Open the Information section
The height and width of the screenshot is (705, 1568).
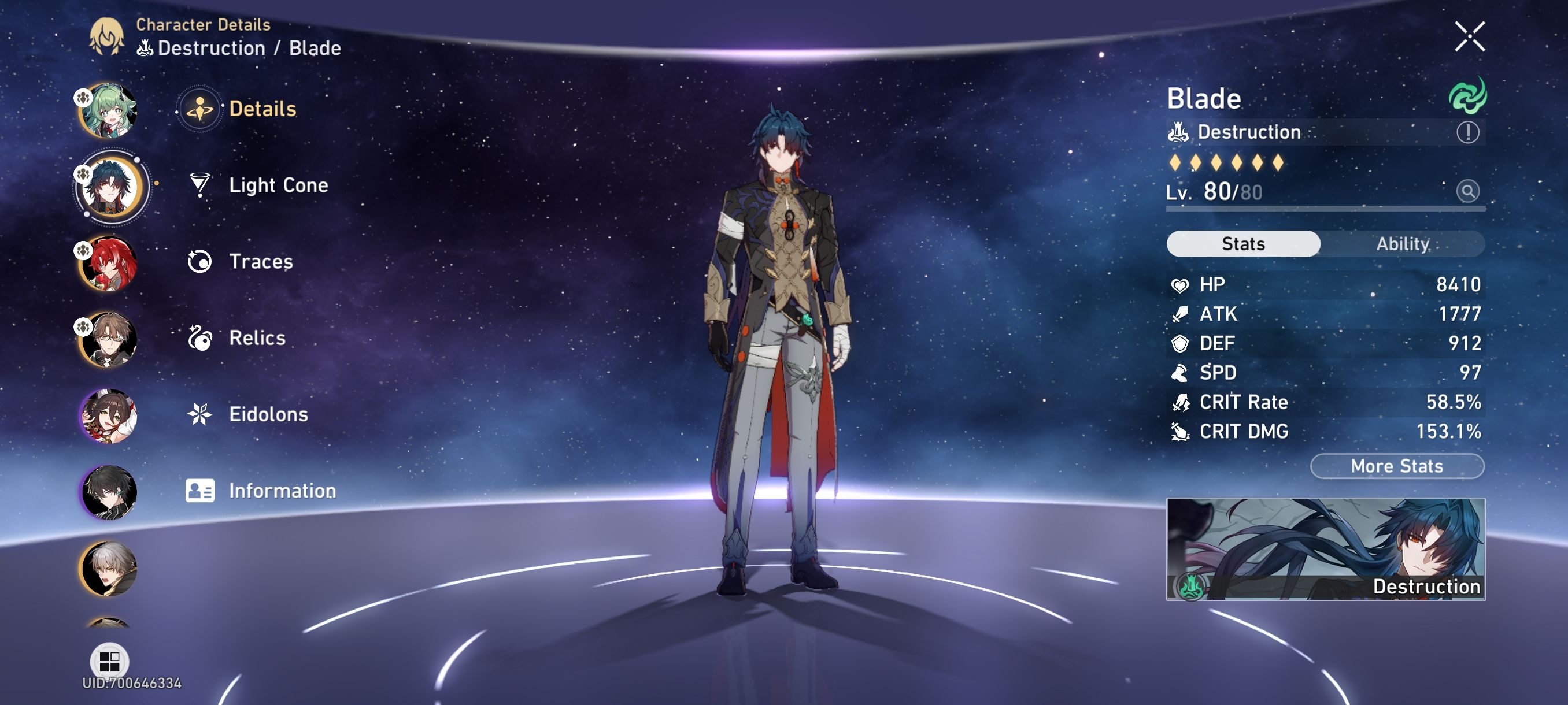point(281,489)
